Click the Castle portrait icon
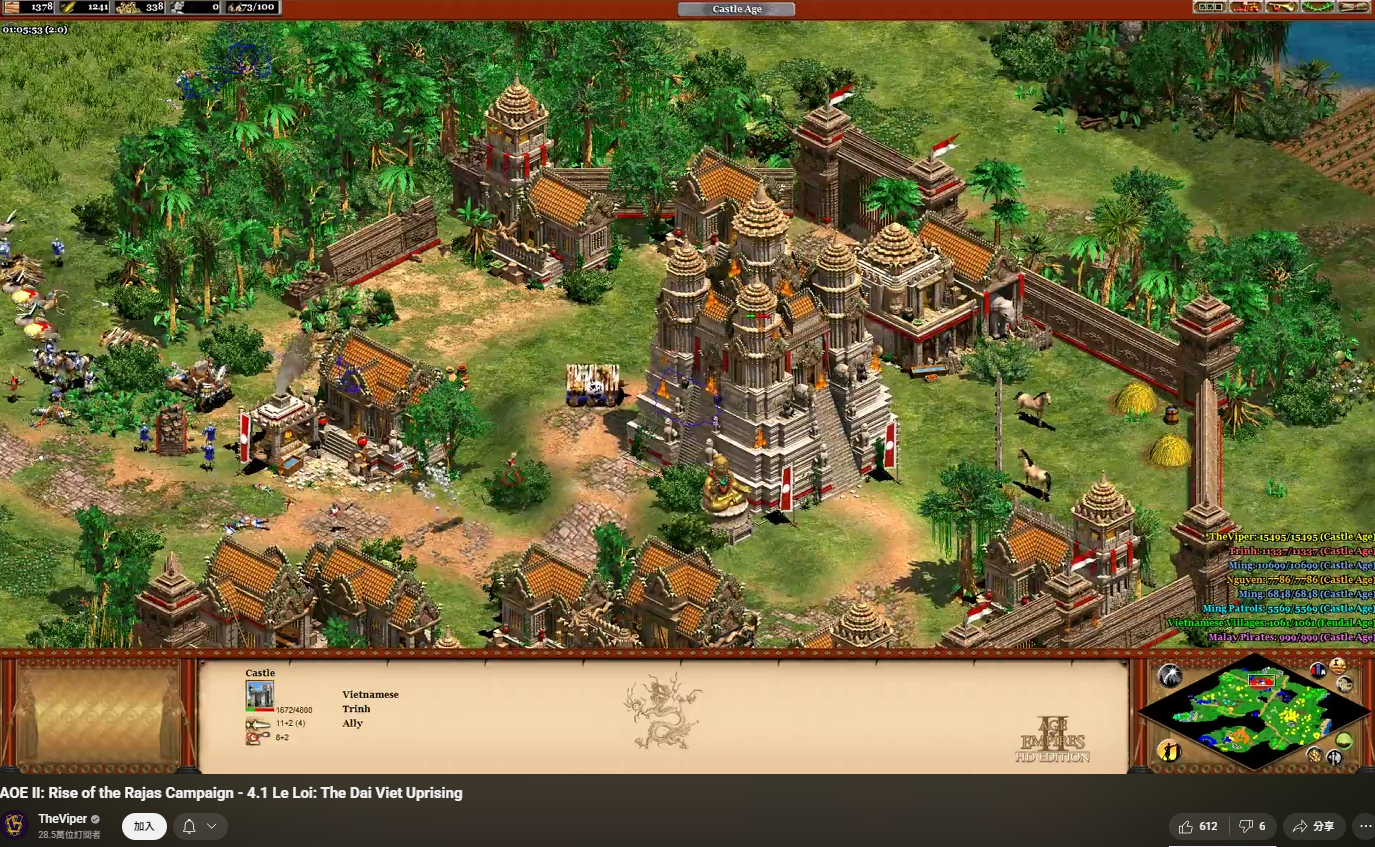The height and width of the screenshot is (847, 1375). [x=260, y=695]
